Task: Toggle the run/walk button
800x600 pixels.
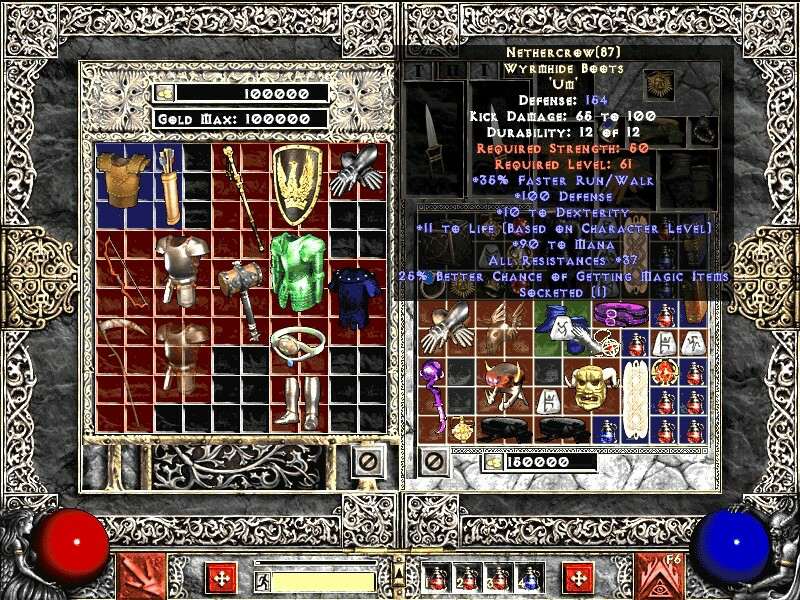Action: coord(262,580)
